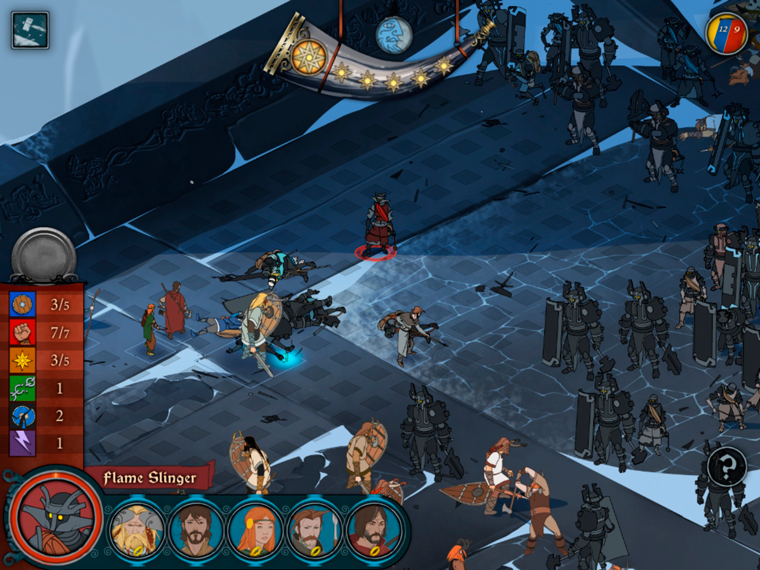Click the blue armor shield stat icon

tap(23, 304)
